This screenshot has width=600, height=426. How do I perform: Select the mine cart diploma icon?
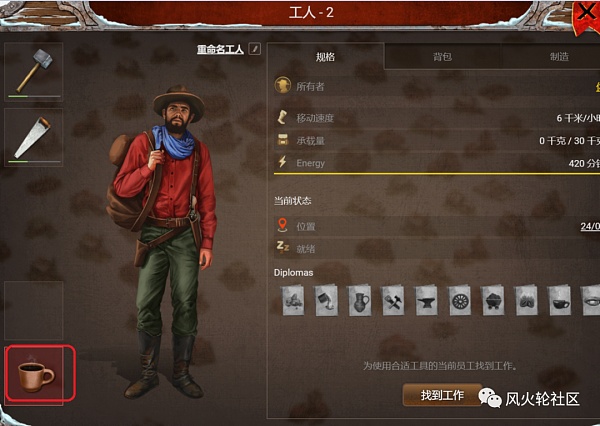point(492,299)
